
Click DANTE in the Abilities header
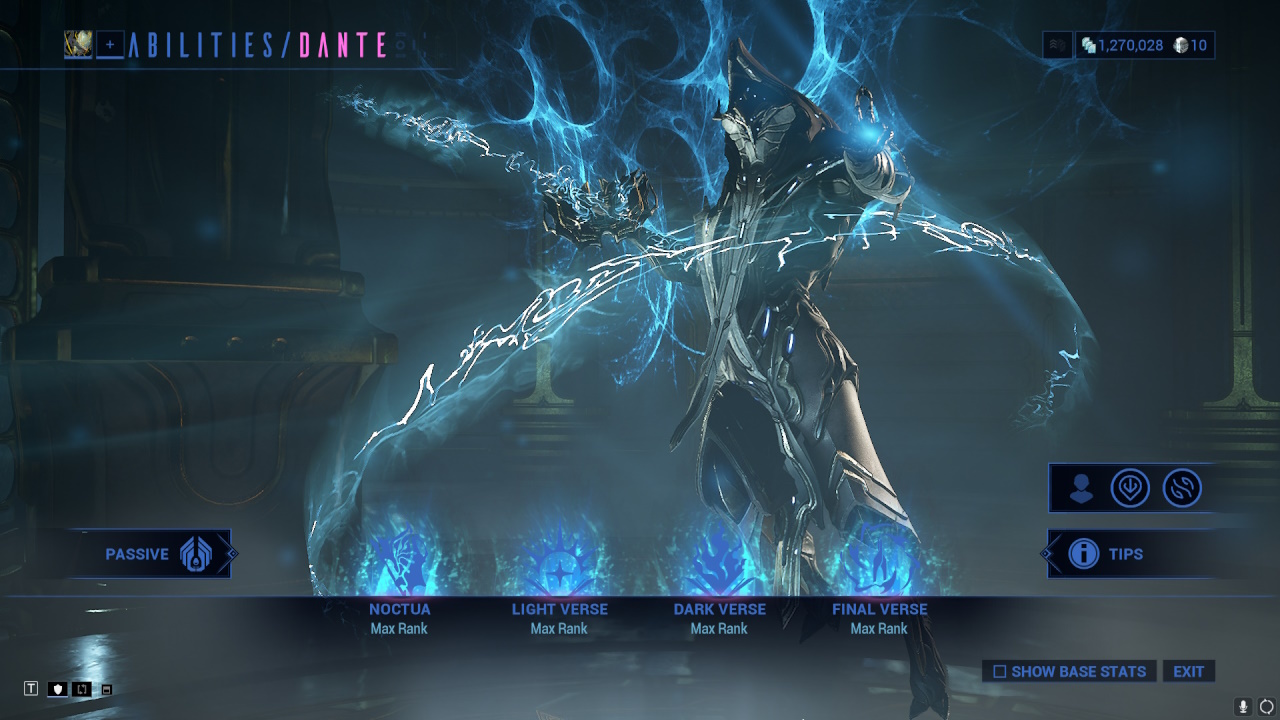(340, 45)
